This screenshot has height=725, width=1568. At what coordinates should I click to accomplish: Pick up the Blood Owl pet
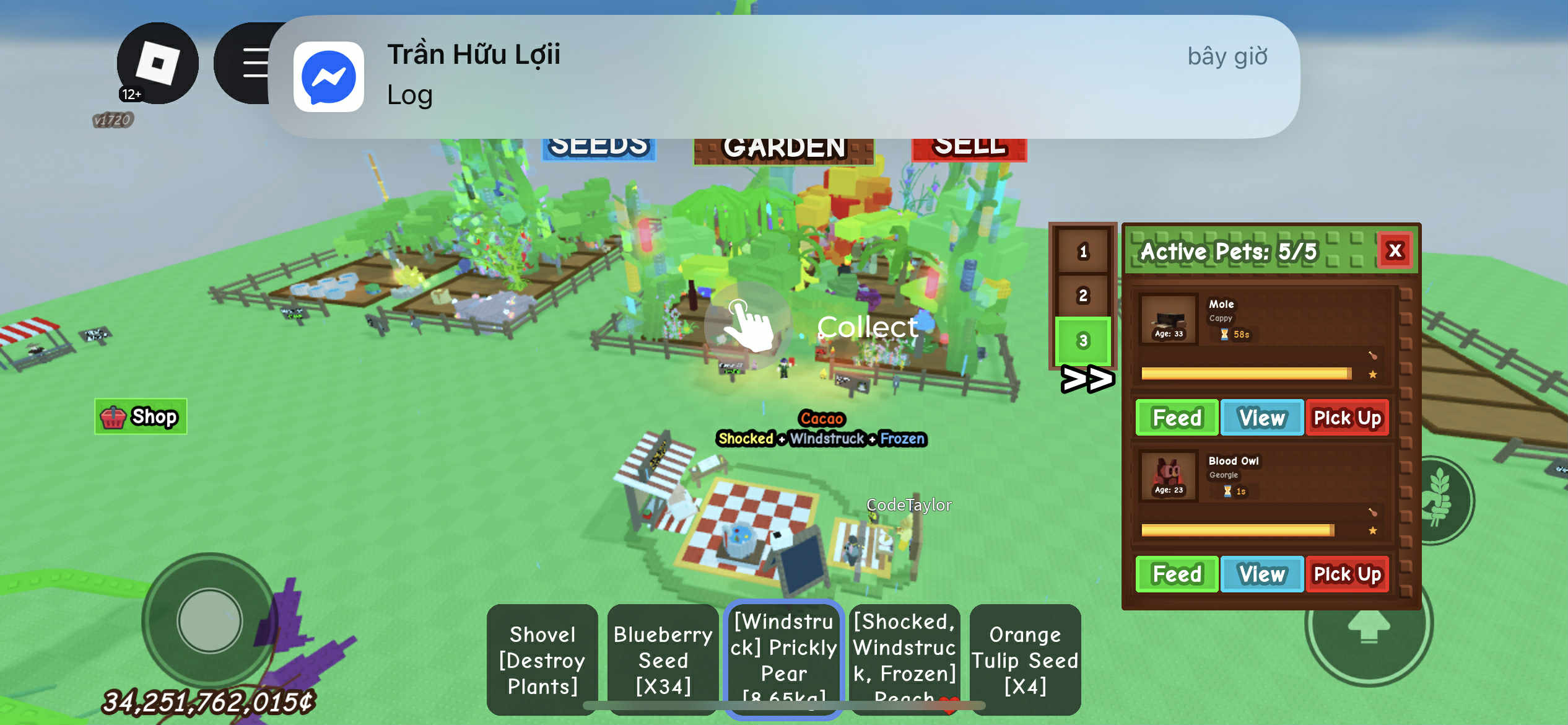1347,574
